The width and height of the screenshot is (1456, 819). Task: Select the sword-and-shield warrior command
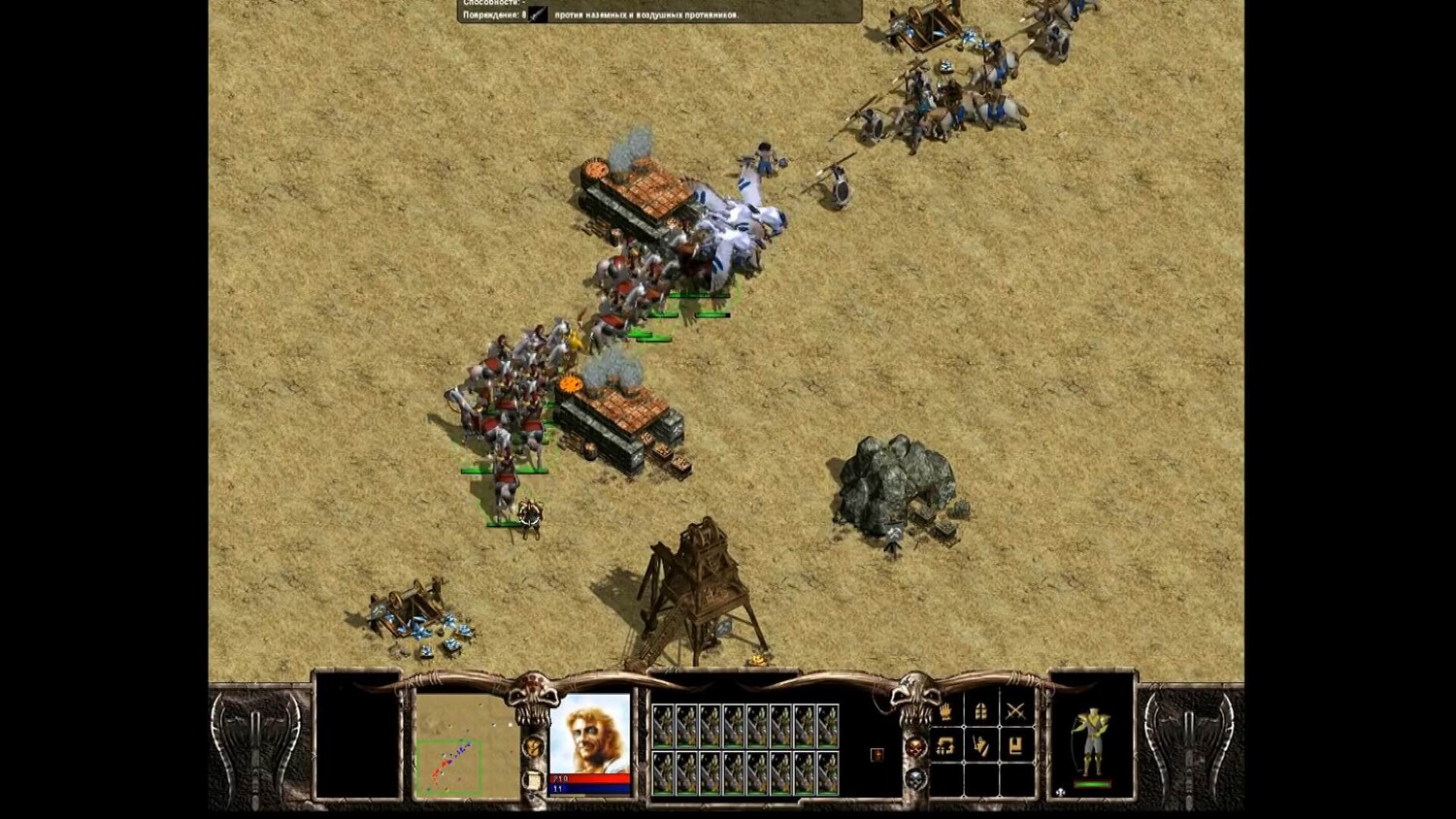[x=981, y=746]
